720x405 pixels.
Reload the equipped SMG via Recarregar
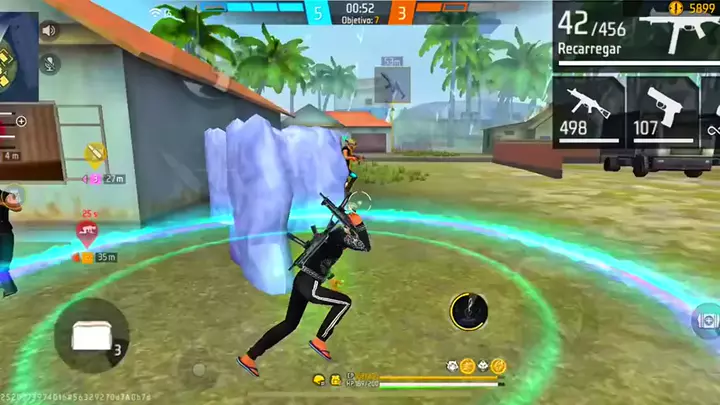(x=591, y=47)
